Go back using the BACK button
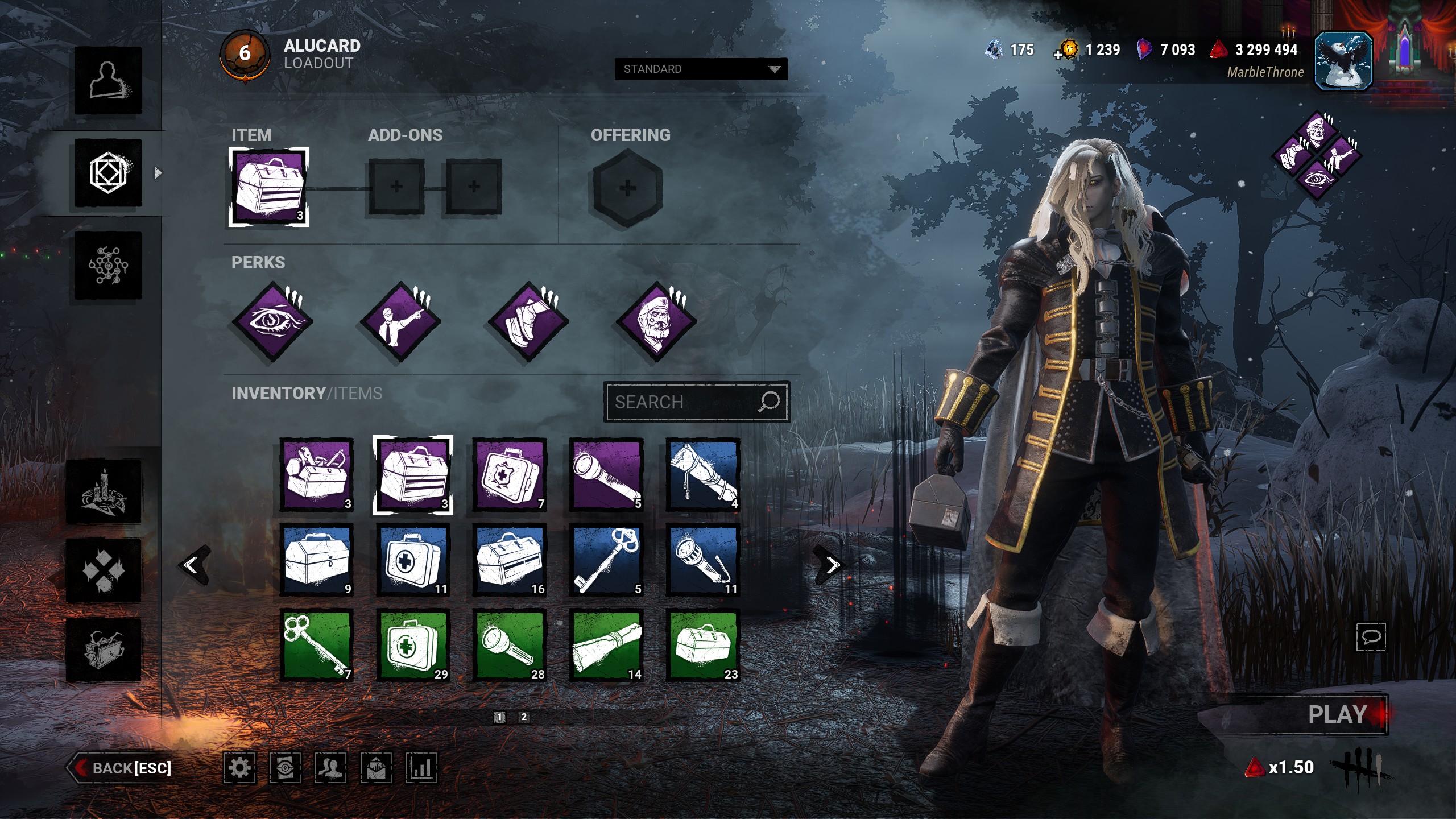 (x=122, y=768)
